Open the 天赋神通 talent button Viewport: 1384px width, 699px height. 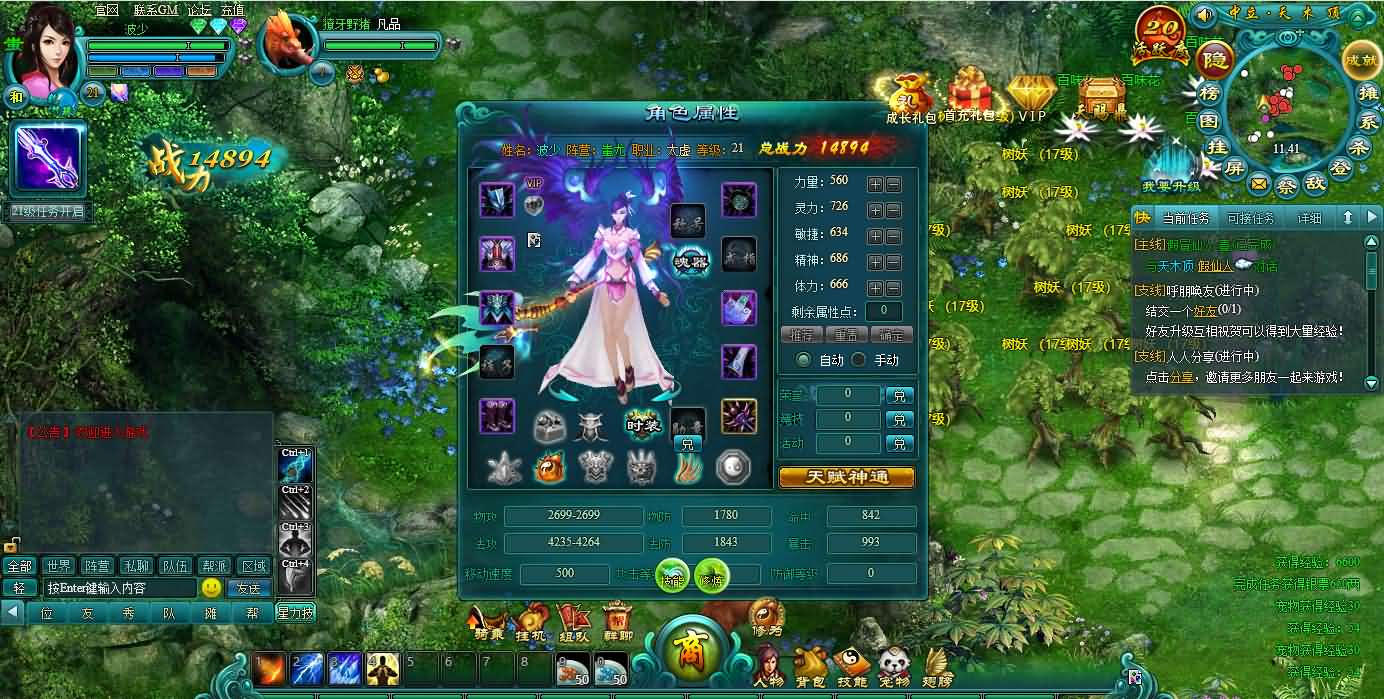coord(846,477)
